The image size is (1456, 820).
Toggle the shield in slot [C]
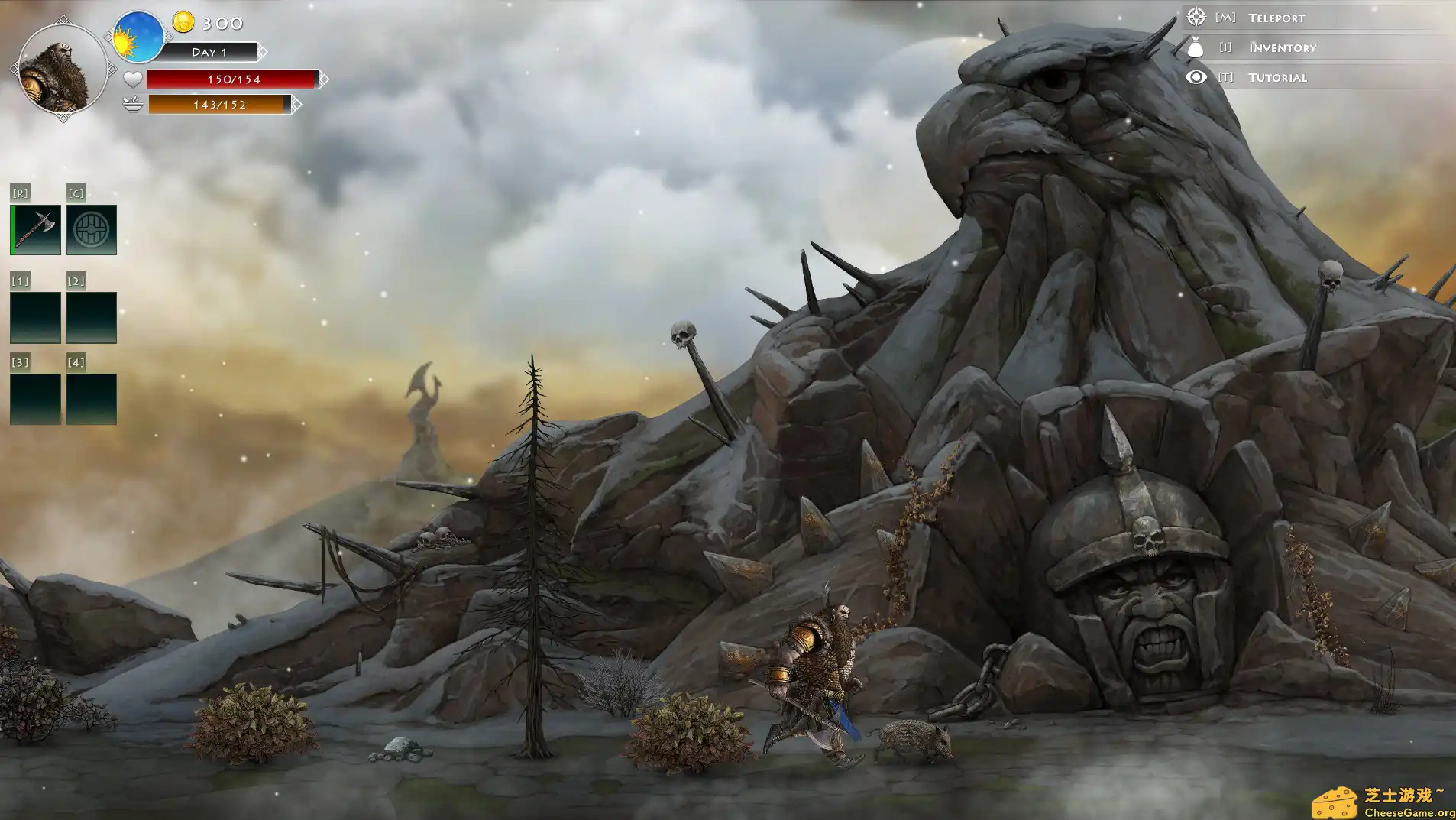(92, 228)
